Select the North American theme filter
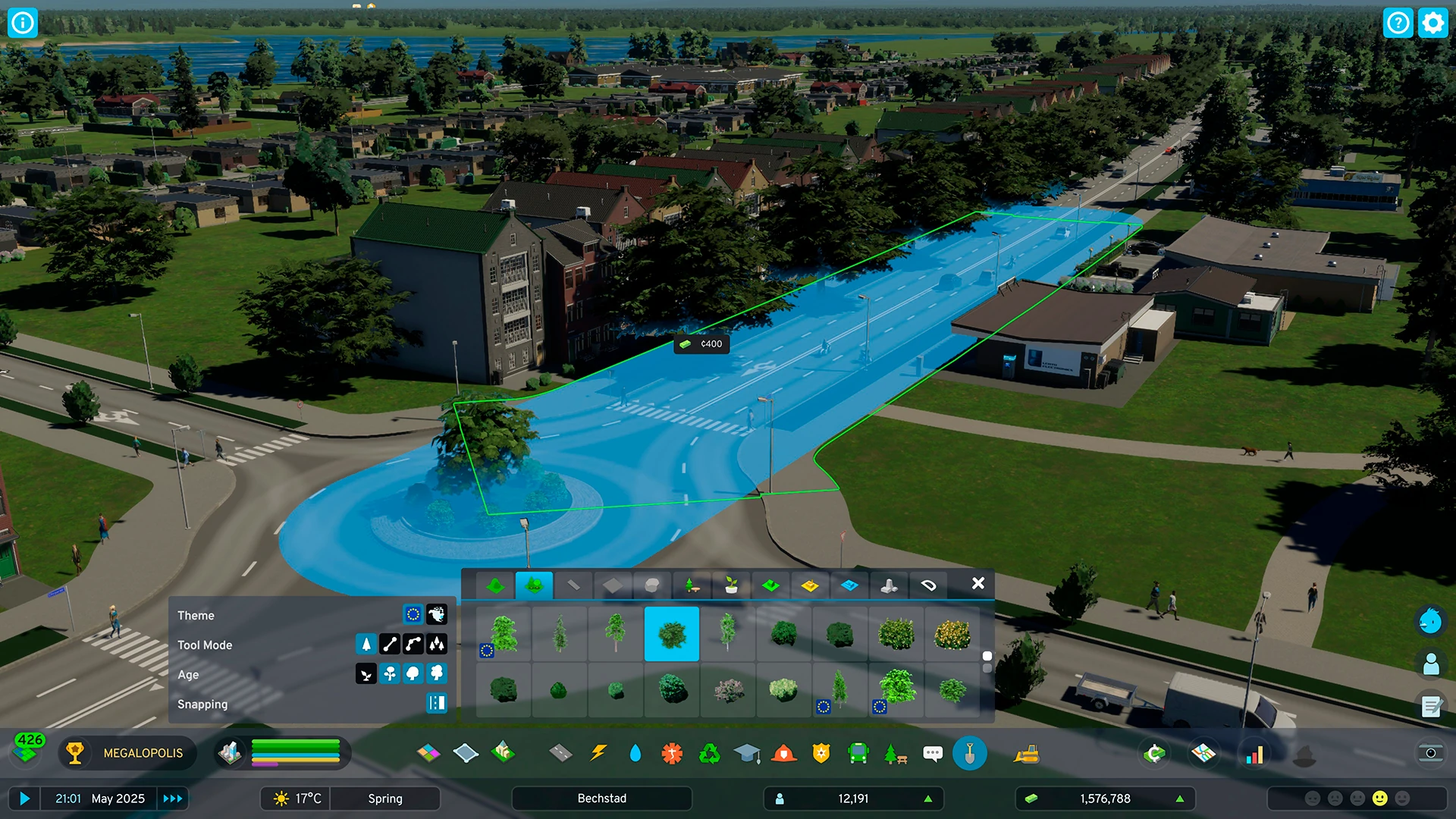Image resolution: width=1456 pixels, height=819 pixels. tap(437, 614)
